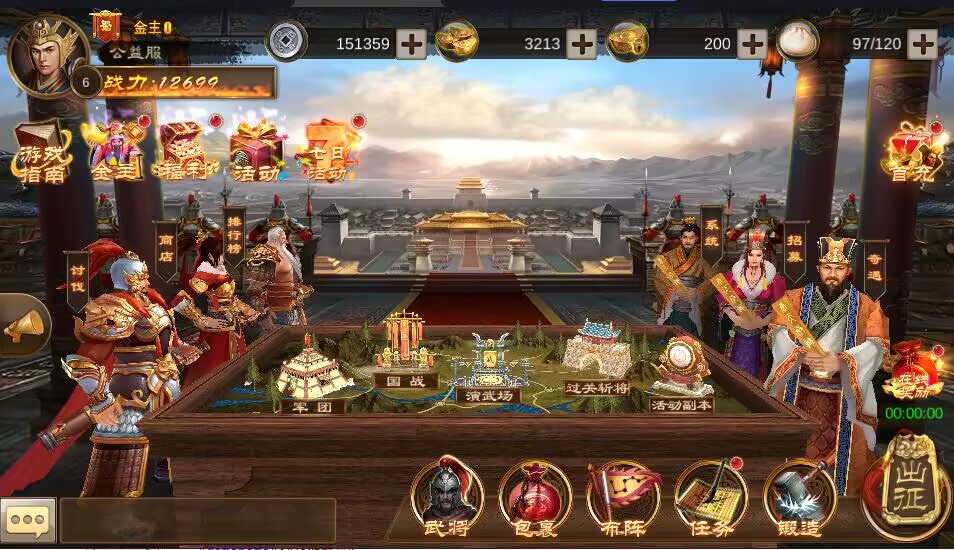This screenshot has width=954, height=550.
Task: Open the 锻造 forging menu
Action: tap(799, 496)
